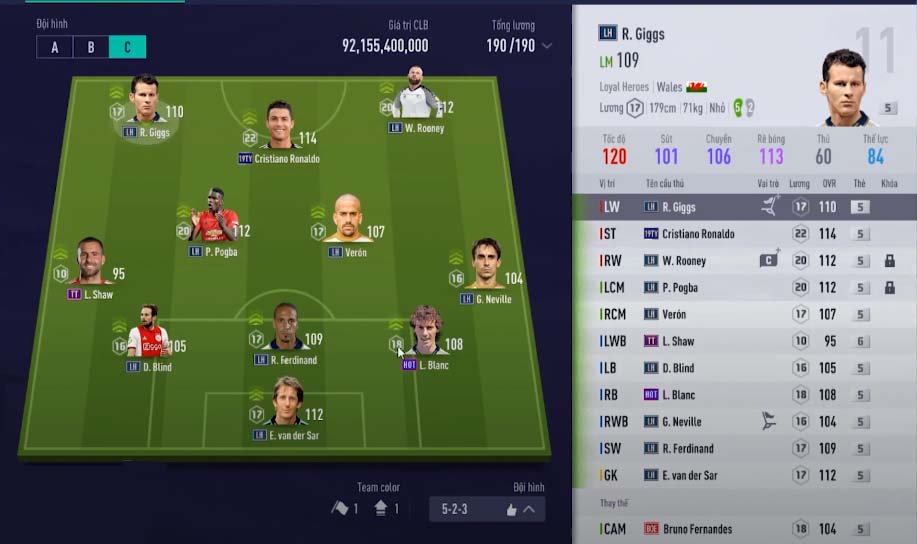This screenshot has width=917, height=544.
Task: Pick R. Ferdinand on the pitch
Action: point(286,330)
